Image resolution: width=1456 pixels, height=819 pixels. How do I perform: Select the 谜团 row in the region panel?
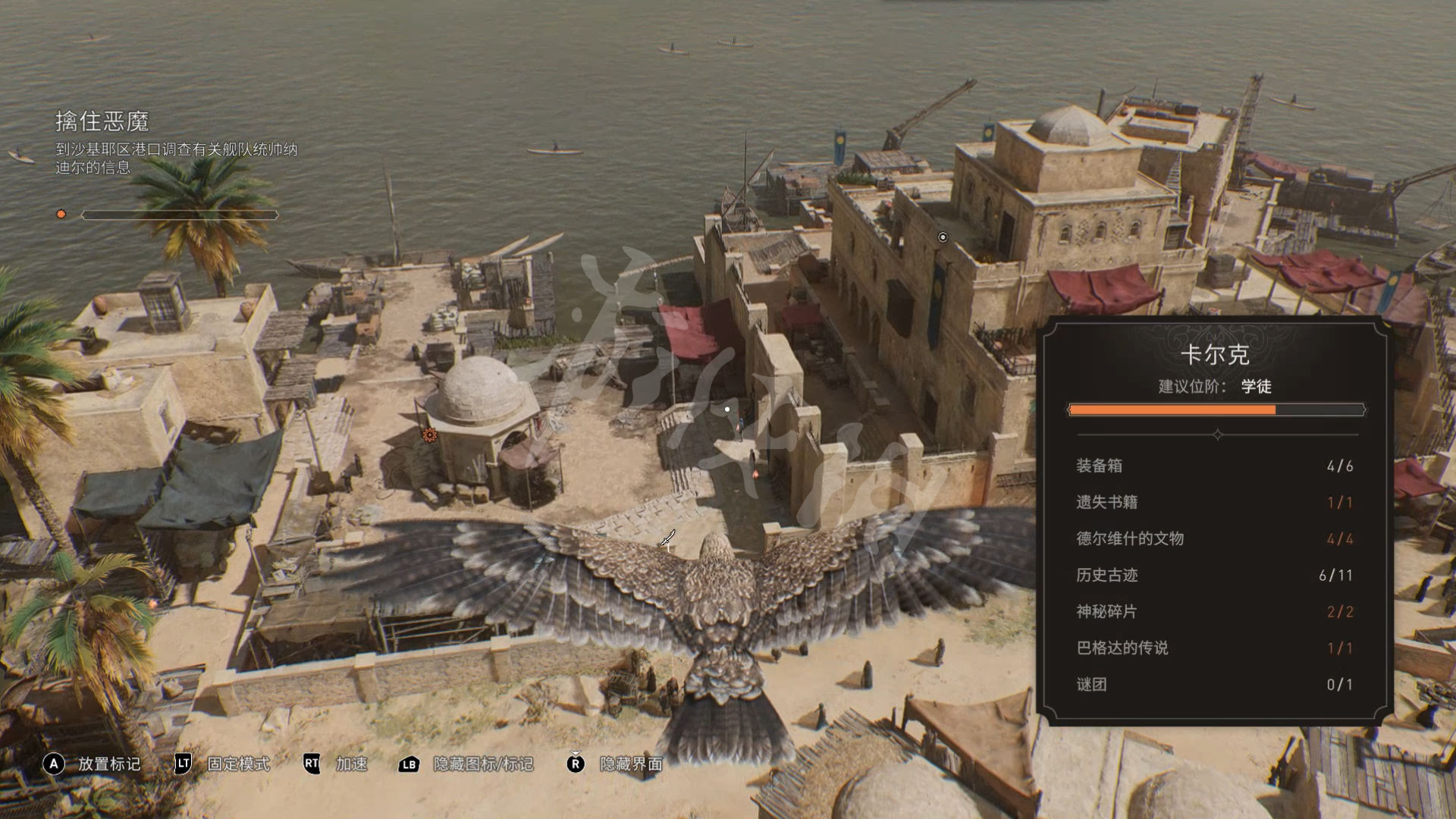pos(1214,684)
